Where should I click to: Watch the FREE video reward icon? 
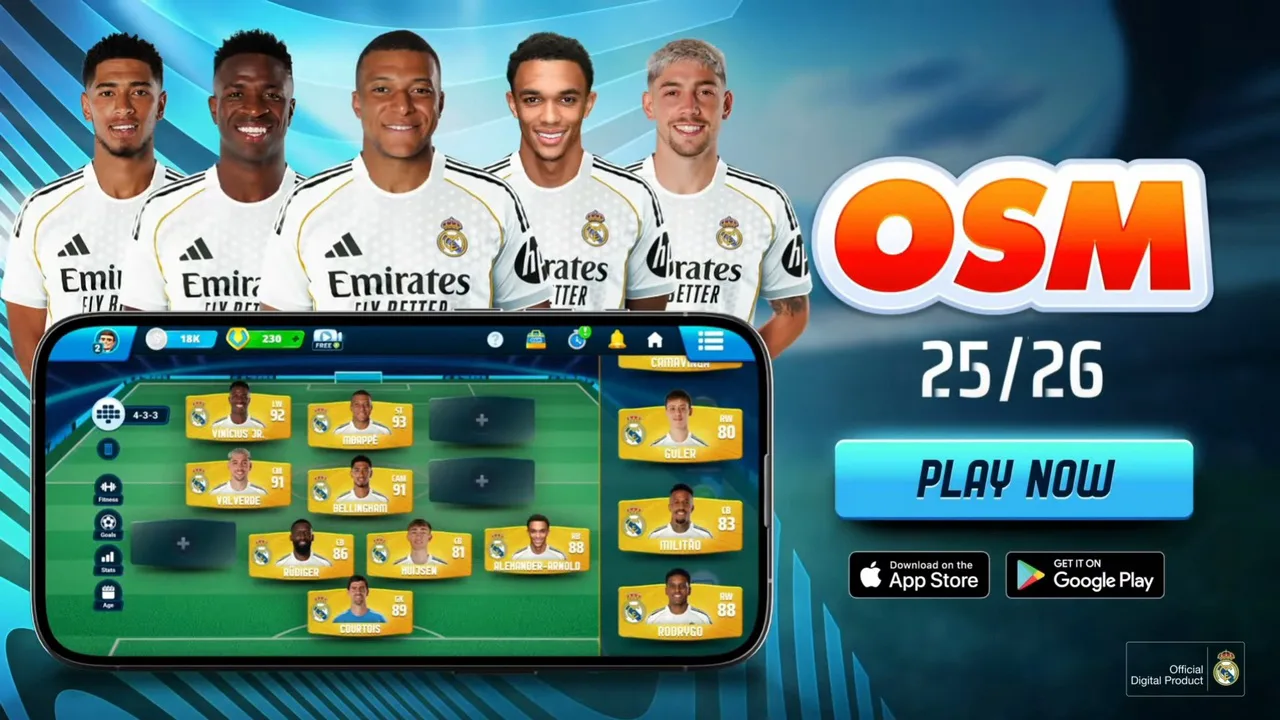point(328,338)
